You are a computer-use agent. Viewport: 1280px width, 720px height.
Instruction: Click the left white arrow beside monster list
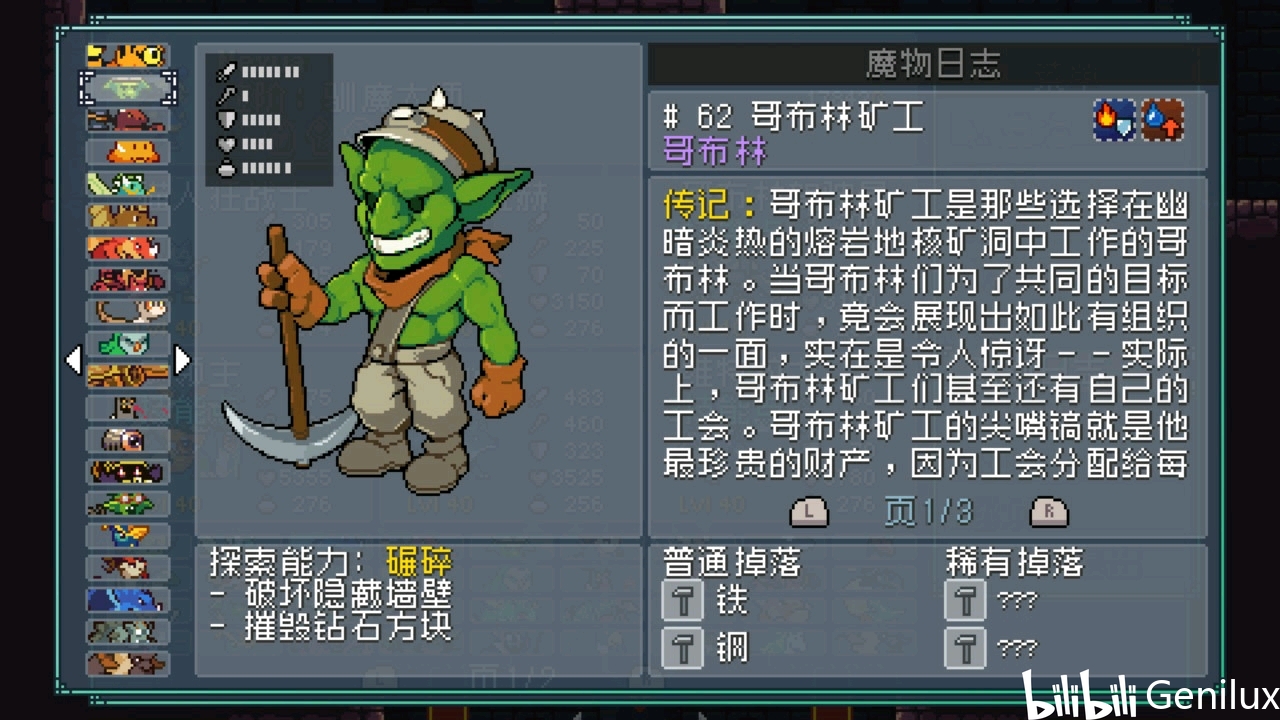(x=73, y=360)
